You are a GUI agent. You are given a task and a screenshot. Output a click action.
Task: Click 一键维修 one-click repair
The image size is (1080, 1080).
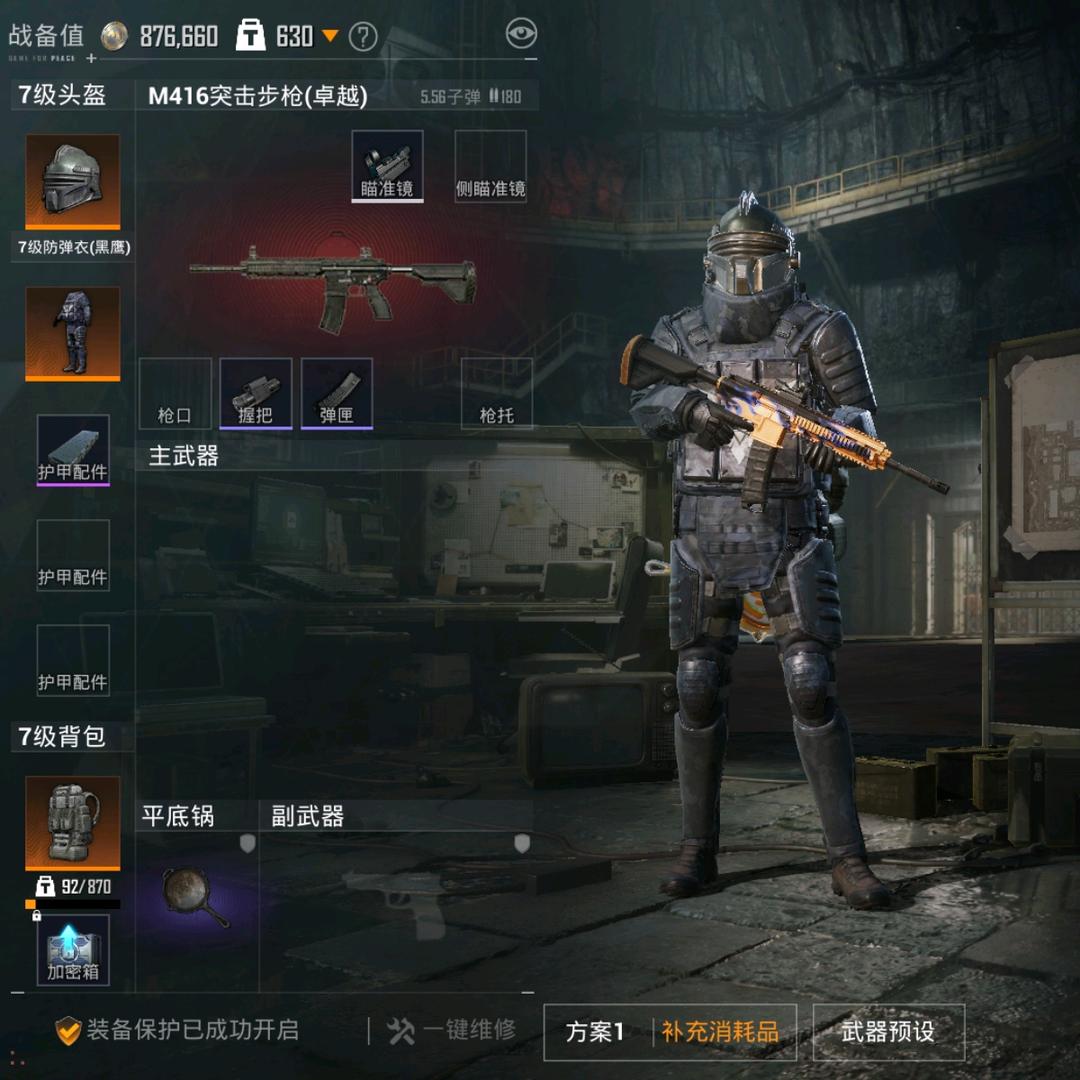click(x=452, y=1031)
